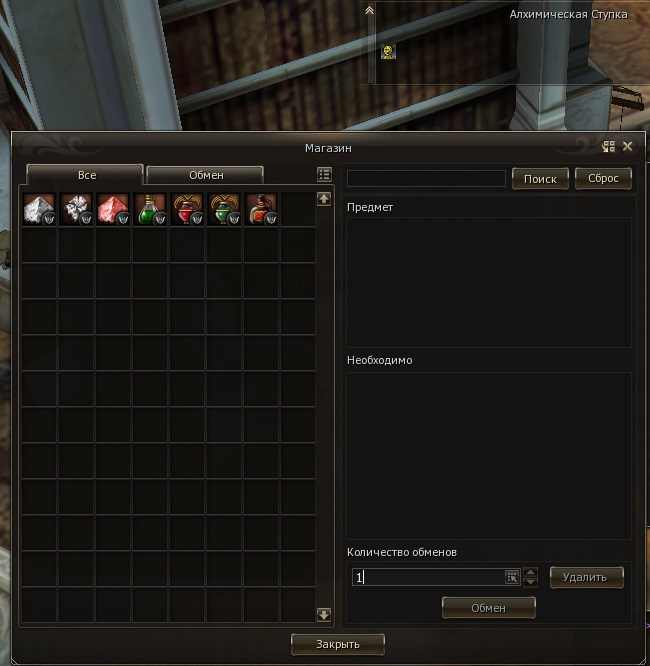Viewport: 650px width, 666px height.
Task: Select the green winged flask item
Action: [x=224, y=209]
